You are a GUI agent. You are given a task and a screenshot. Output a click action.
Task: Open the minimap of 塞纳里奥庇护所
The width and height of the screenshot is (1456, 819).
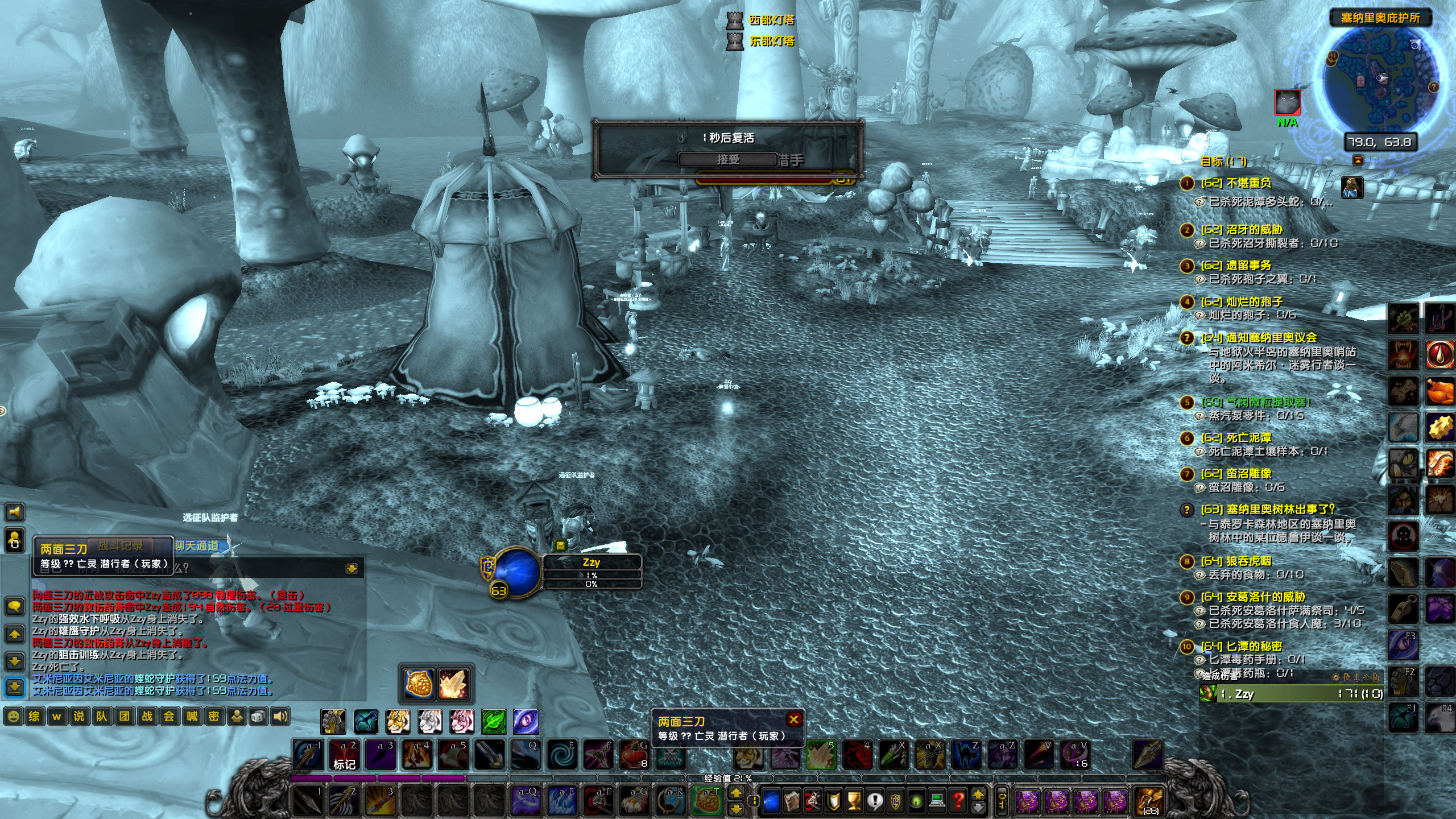pos(1380,80)
